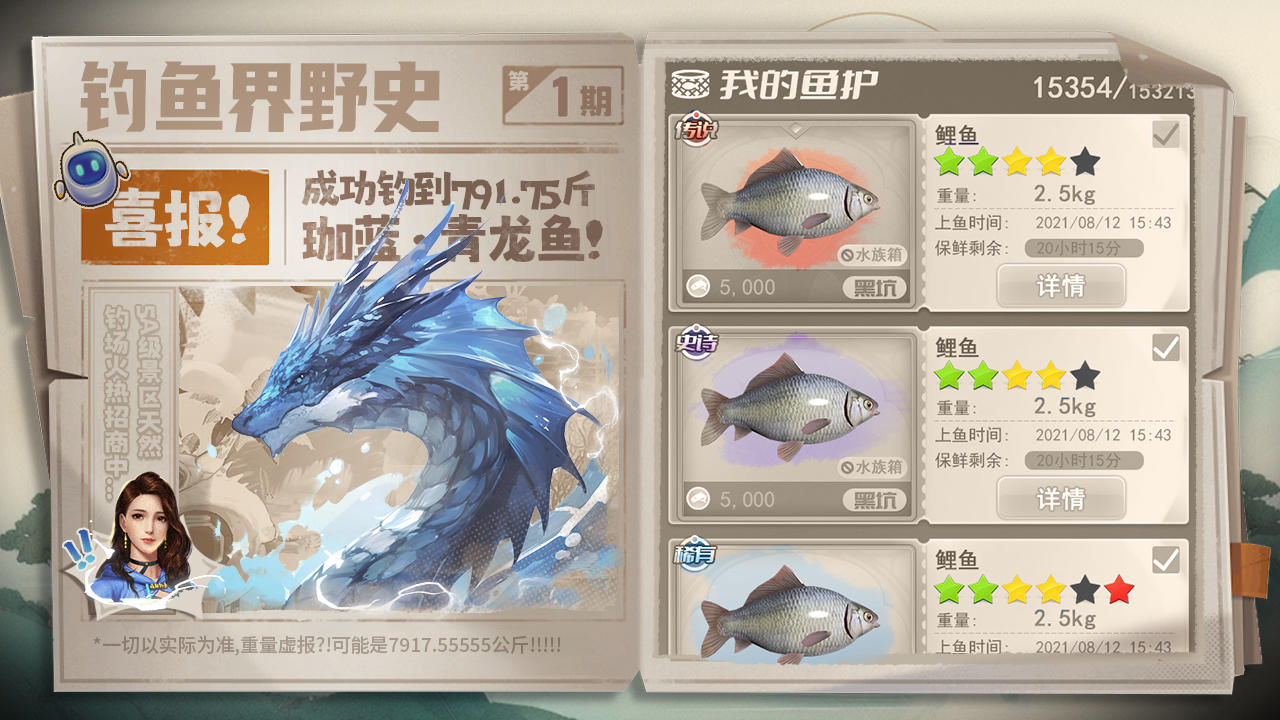Open the 第1期 issue tab

[557, 90]
